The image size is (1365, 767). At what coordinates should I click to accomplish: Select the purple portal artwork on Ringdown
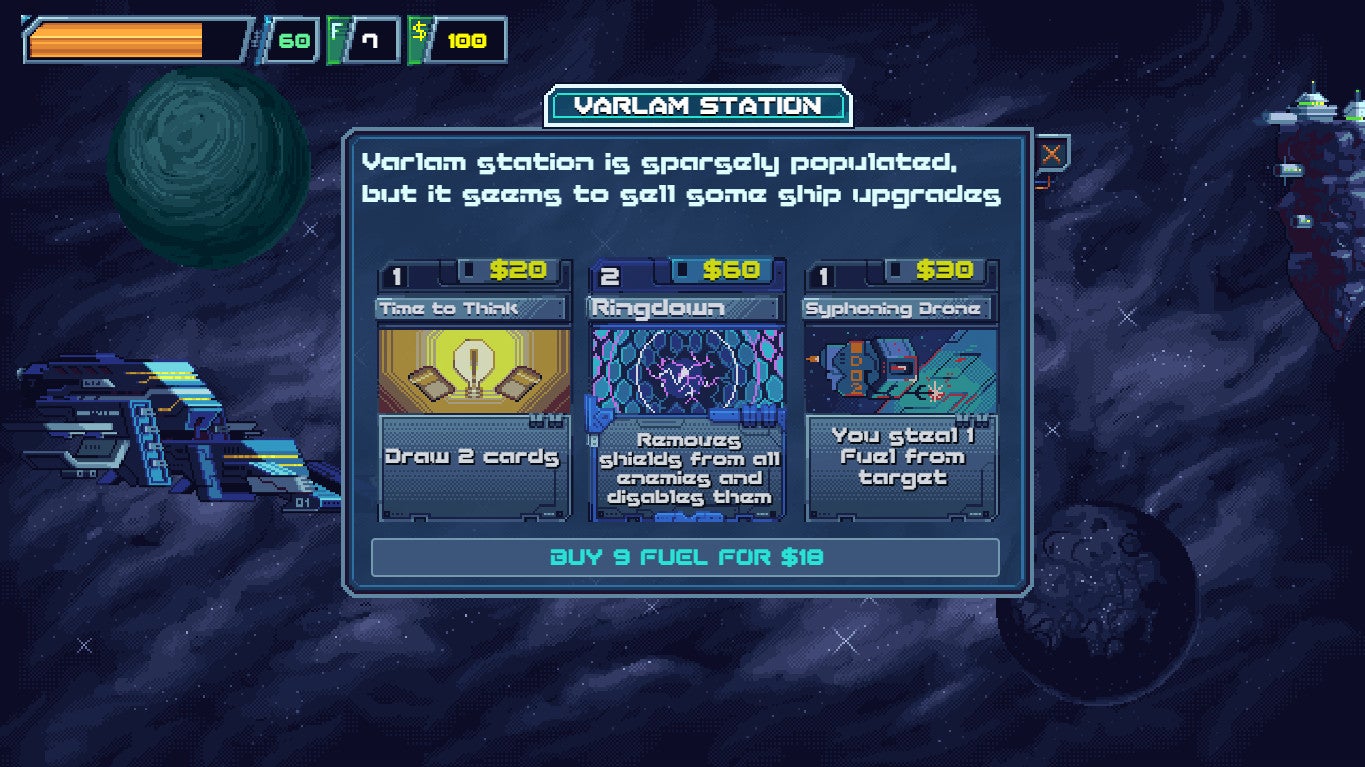click(x=686, y=373)
